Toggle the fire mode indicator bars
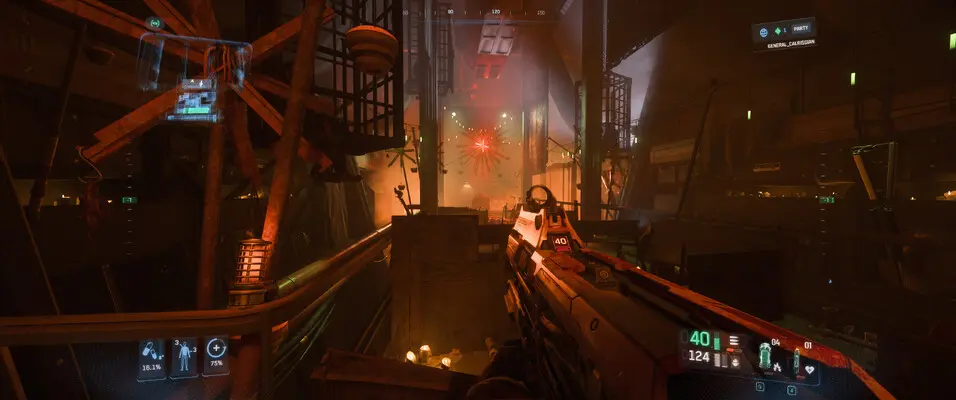 pyautogui.click(x=734, y=340)
